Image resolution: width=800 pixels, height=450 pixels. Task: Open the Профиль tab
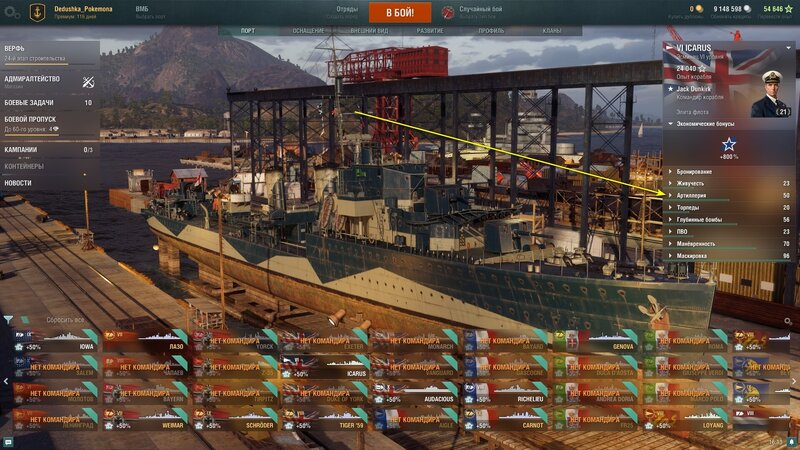pos(491,31)
